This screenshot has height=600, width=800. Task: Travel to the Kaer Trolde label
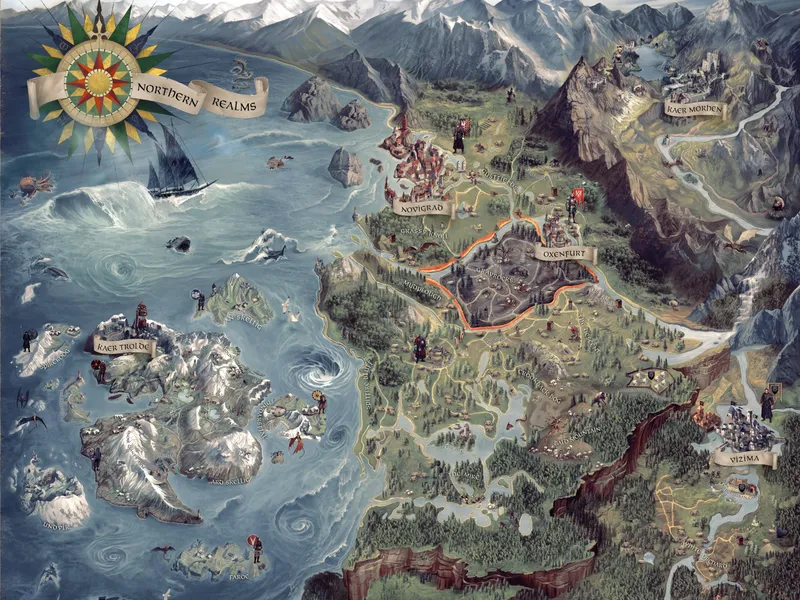[x=122, y=344]
